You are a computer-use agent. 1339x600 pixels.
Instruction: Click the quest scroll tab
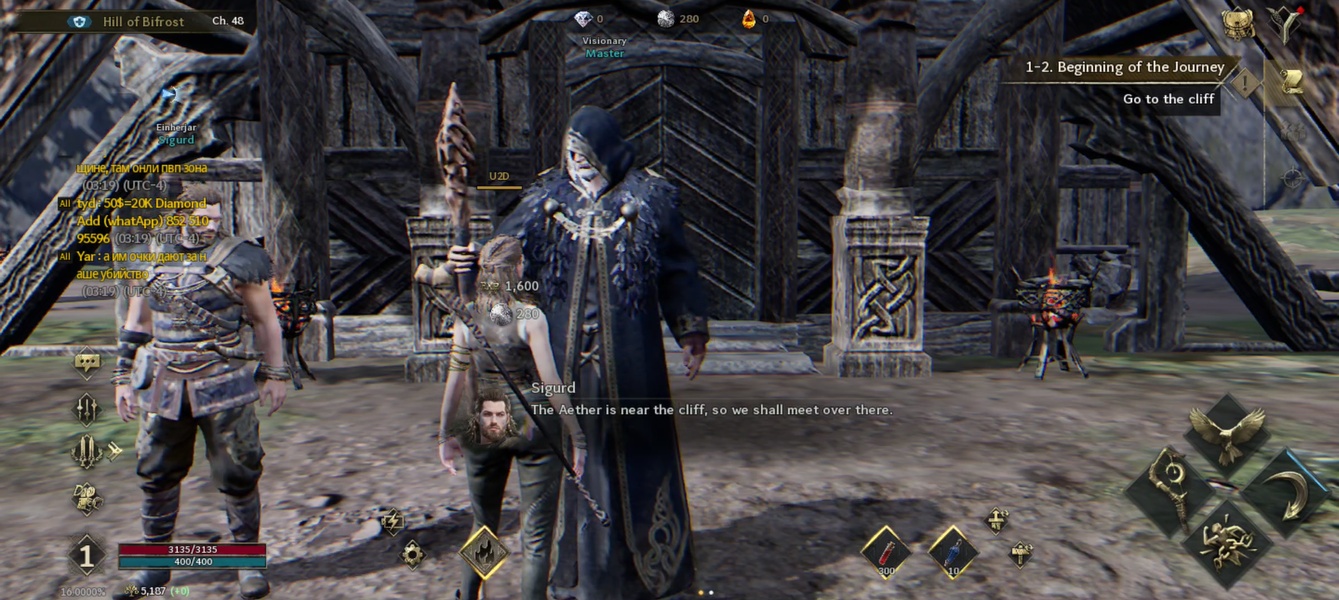(x=1291, y=82)
